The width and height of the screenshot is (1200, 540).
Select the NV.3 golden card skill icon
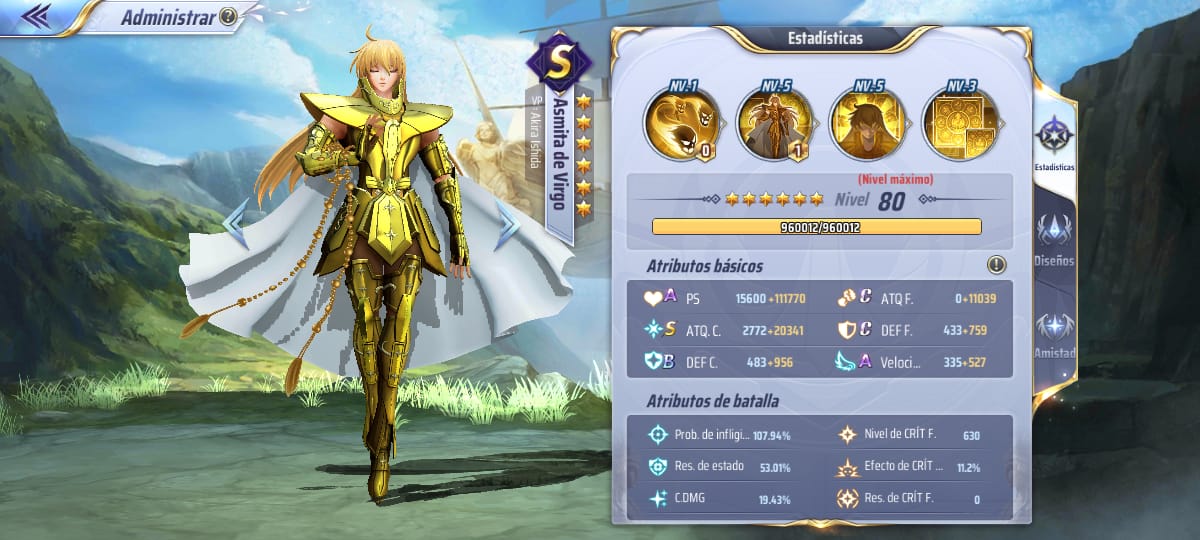pos(958,124)
